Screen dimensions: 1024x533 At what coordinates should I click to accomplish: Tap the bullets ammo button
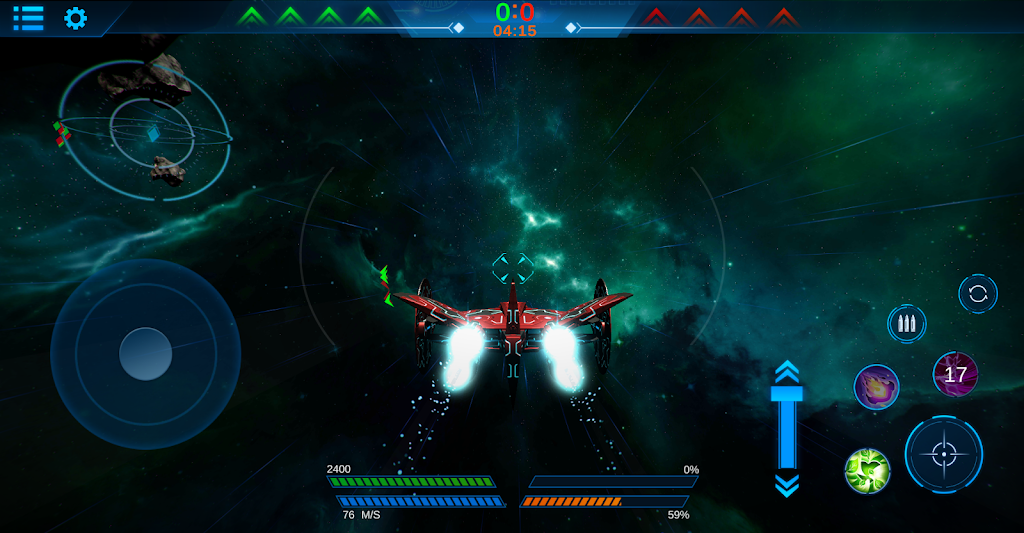point(906,324)
